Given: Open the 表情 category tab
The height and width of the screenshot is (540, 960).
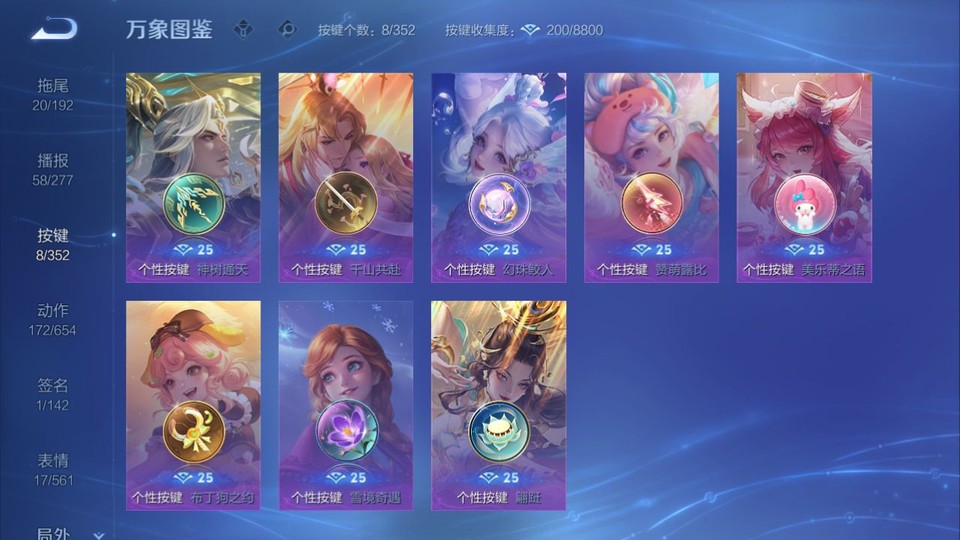Looking at the screenshot, I should [x=53, y=469].
